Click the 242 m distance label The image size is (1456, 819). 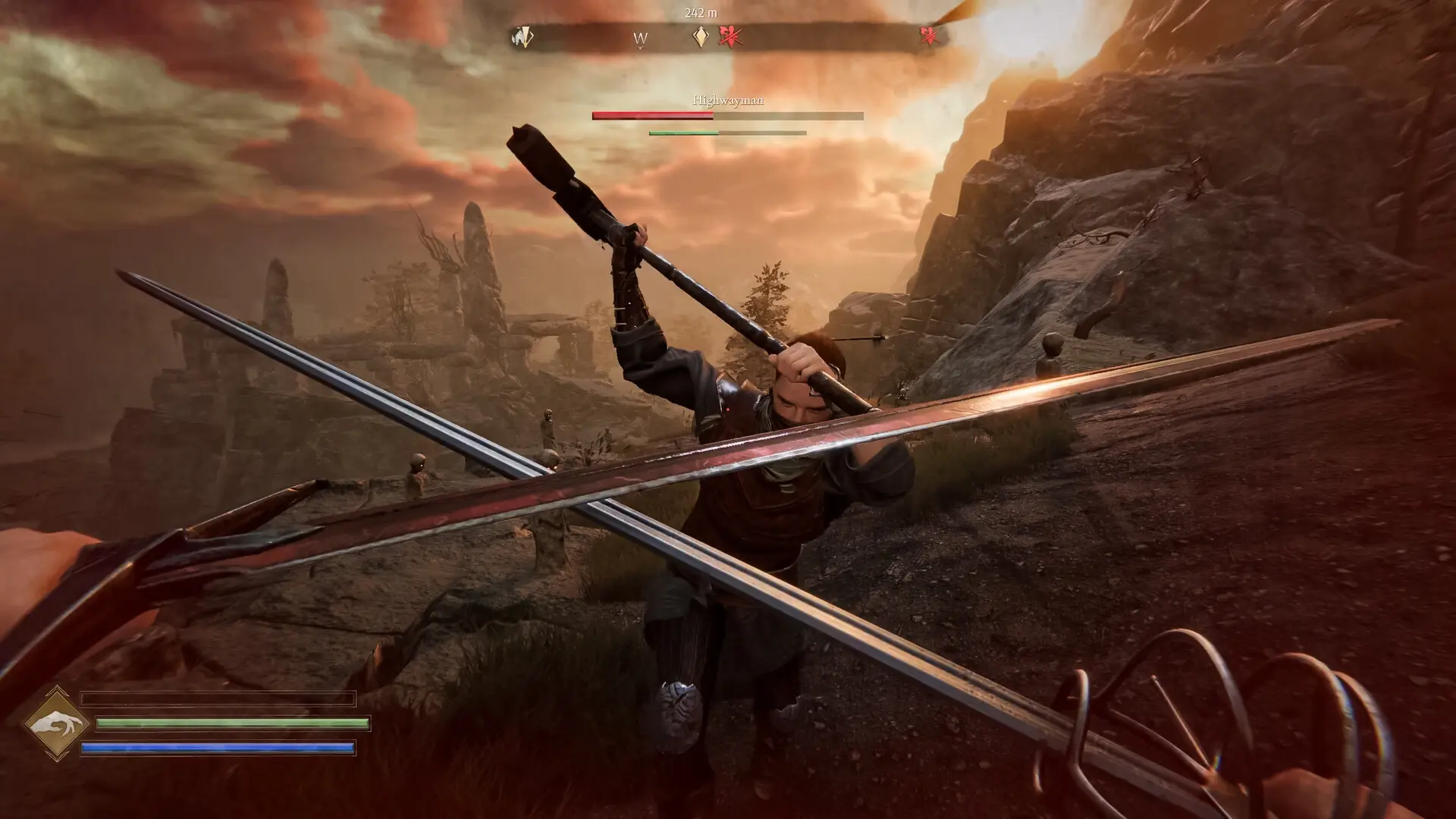pyautogui.click(x=700, y=11)
